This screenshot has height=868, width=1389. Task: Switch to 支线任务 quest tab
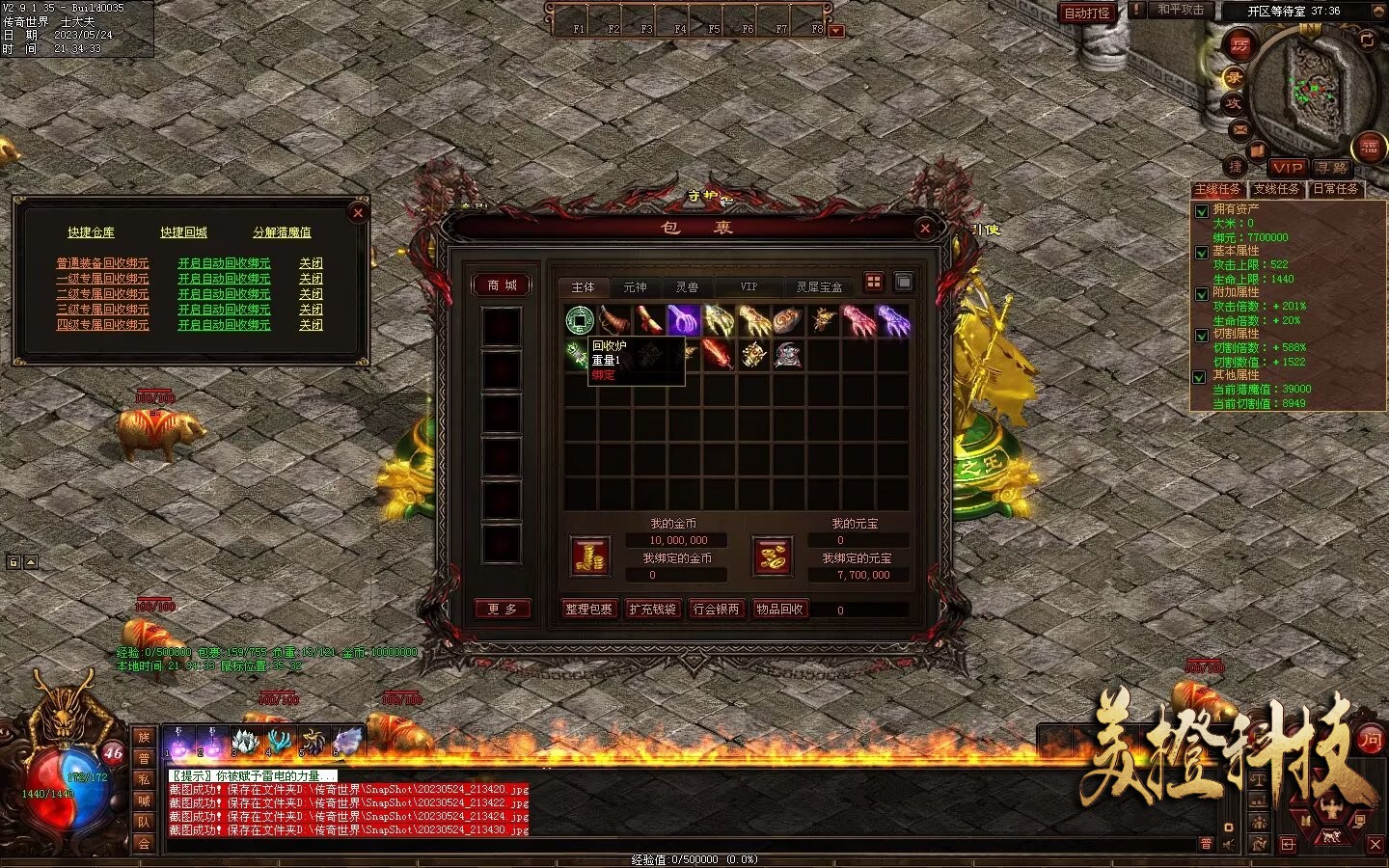[x=1276, y=190]
